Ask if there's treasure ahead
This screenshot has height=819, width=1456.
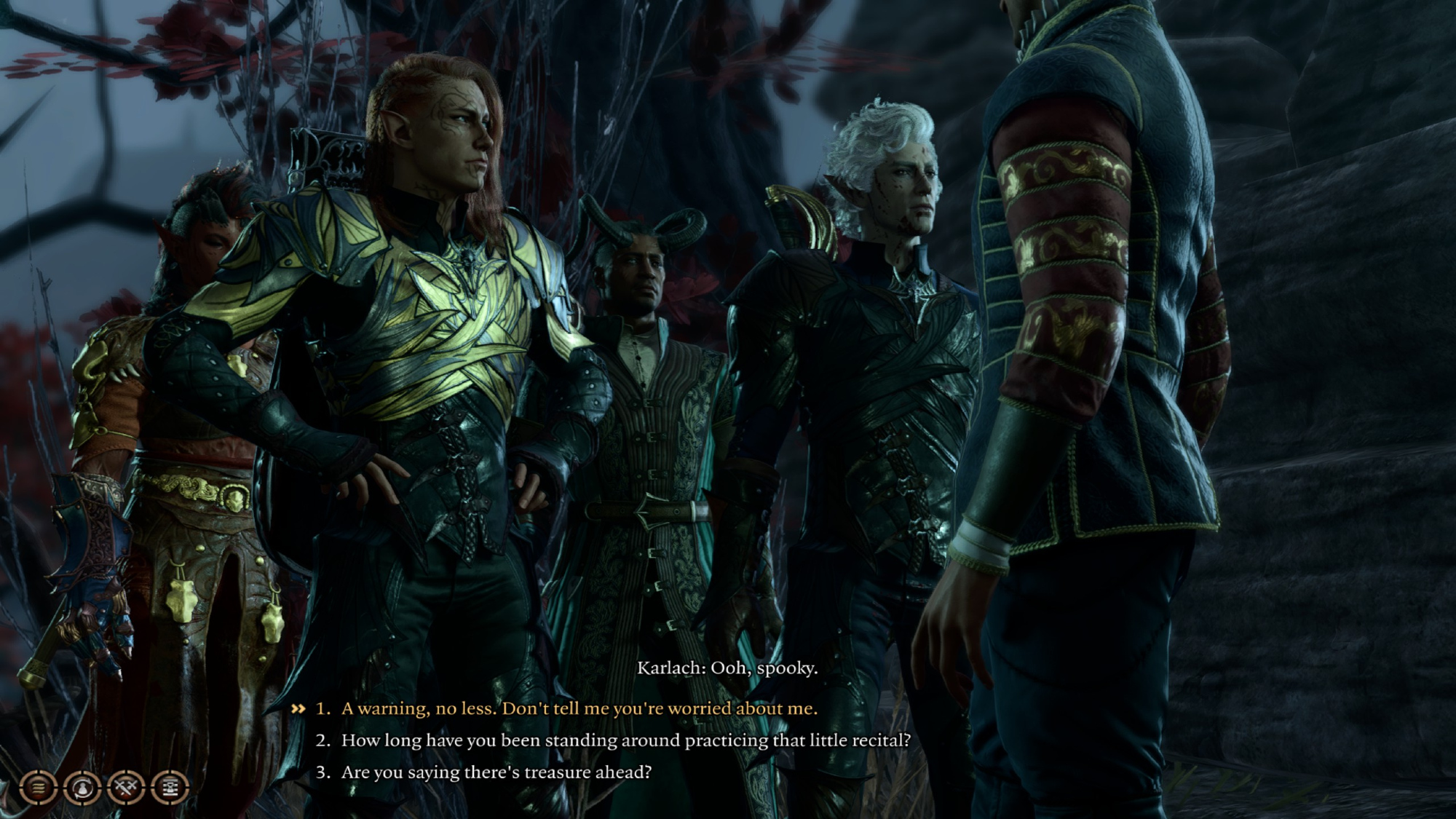[x=496, y=772]
